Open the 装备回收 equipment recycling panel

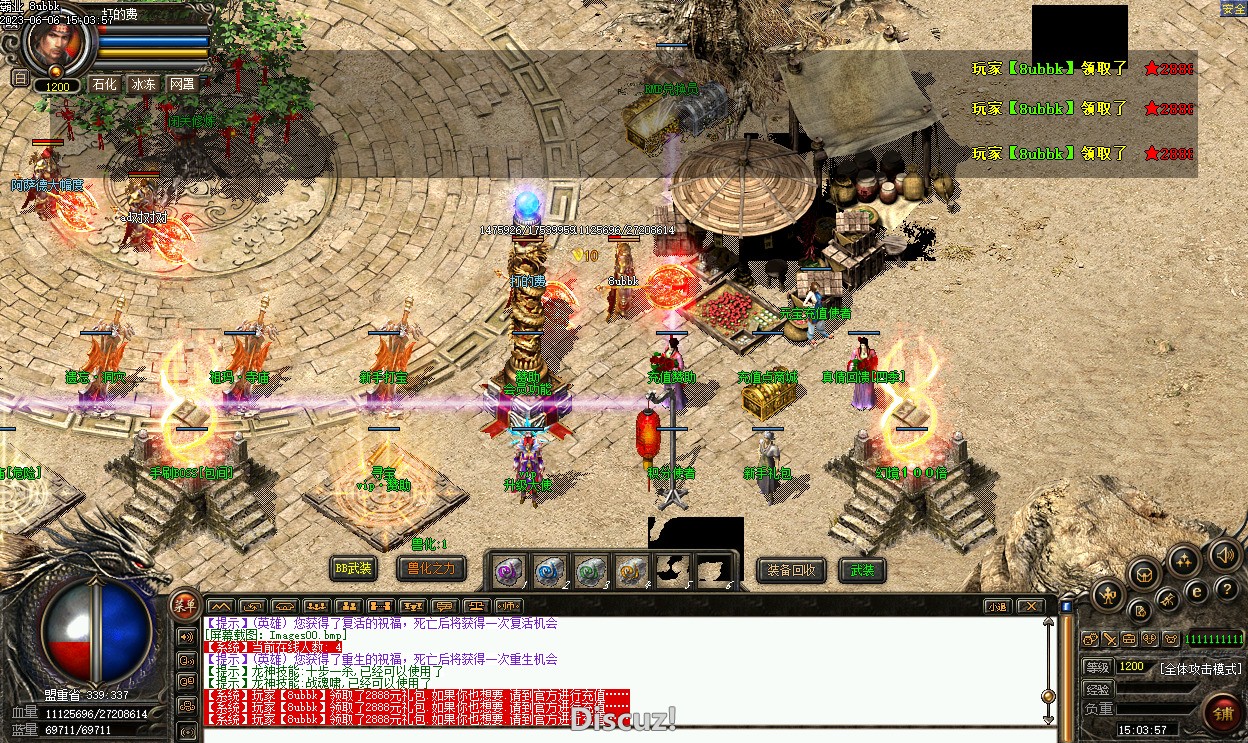[792, 570]
